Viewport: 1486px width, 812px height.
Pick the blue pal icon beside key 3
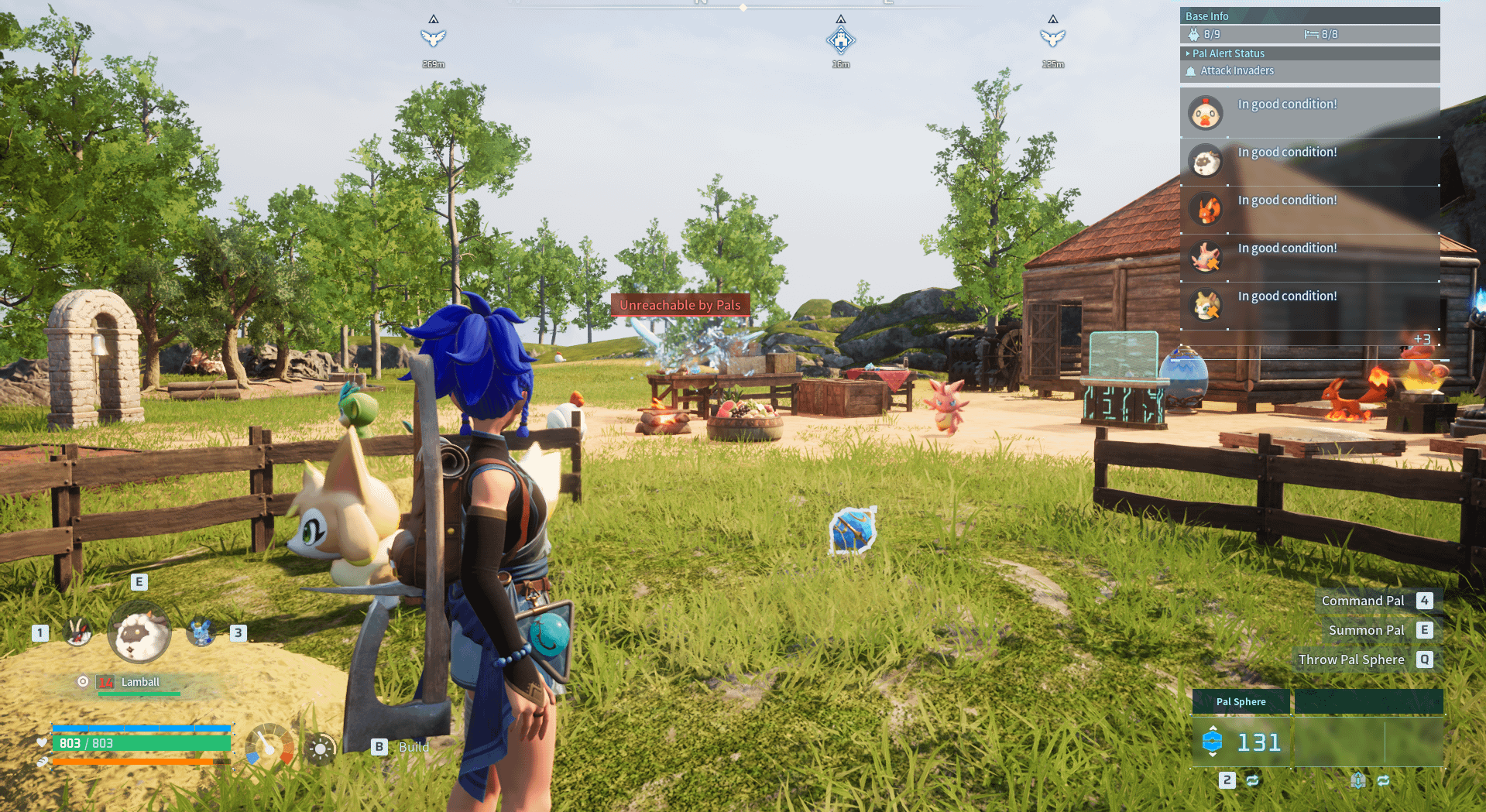(x=201, y=633)
